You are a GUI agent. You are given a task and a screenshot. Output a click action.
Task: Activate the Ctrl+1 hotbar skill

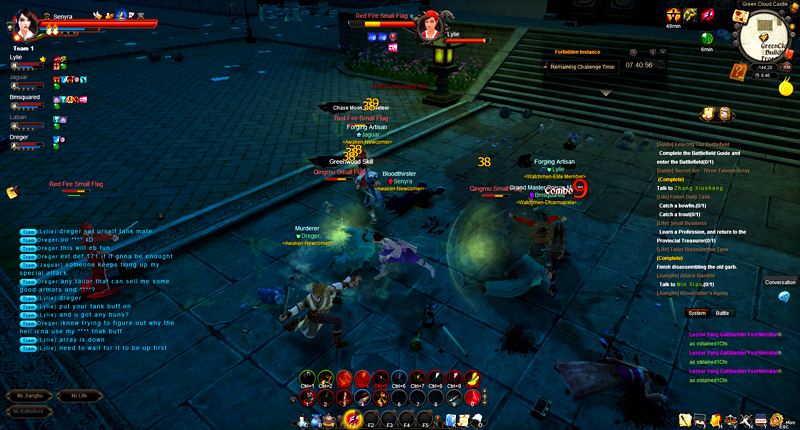tap(307, 378)
